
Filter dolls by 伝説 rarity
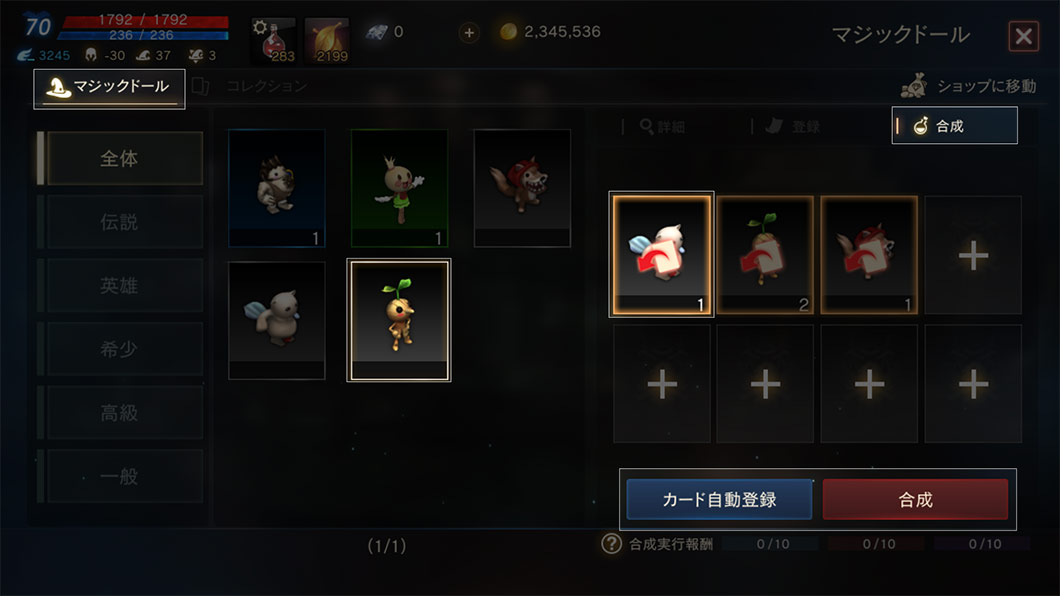(x=120, y=222)
